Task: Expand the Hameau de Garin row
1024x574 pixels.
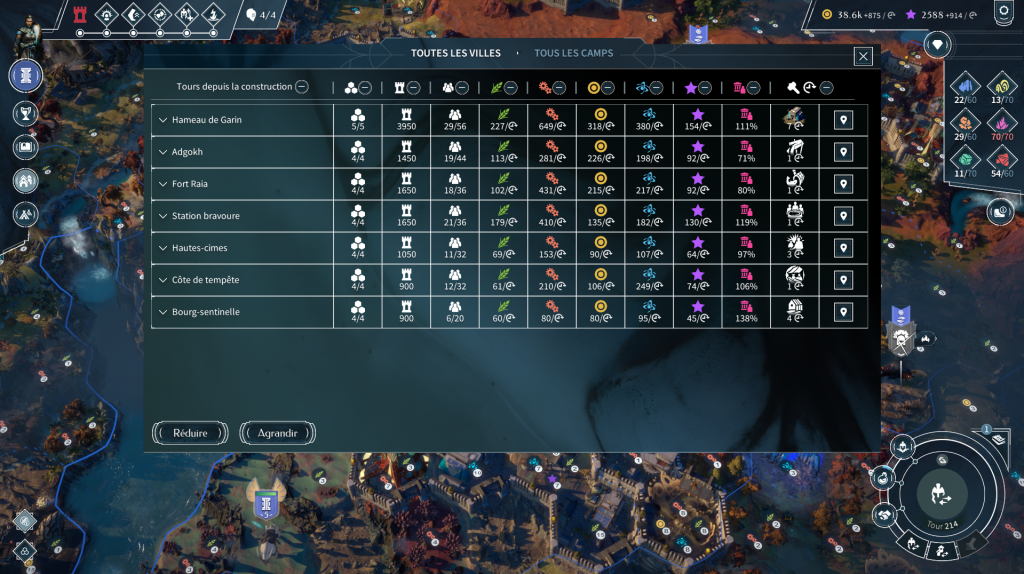Action: (163, 120)
